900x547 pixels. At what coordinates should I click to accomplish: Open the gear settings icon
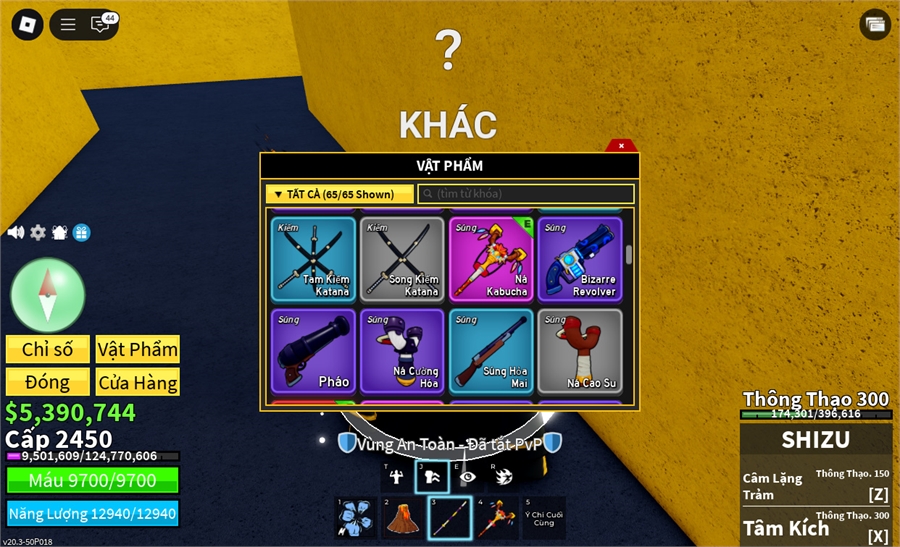(38, 232)
